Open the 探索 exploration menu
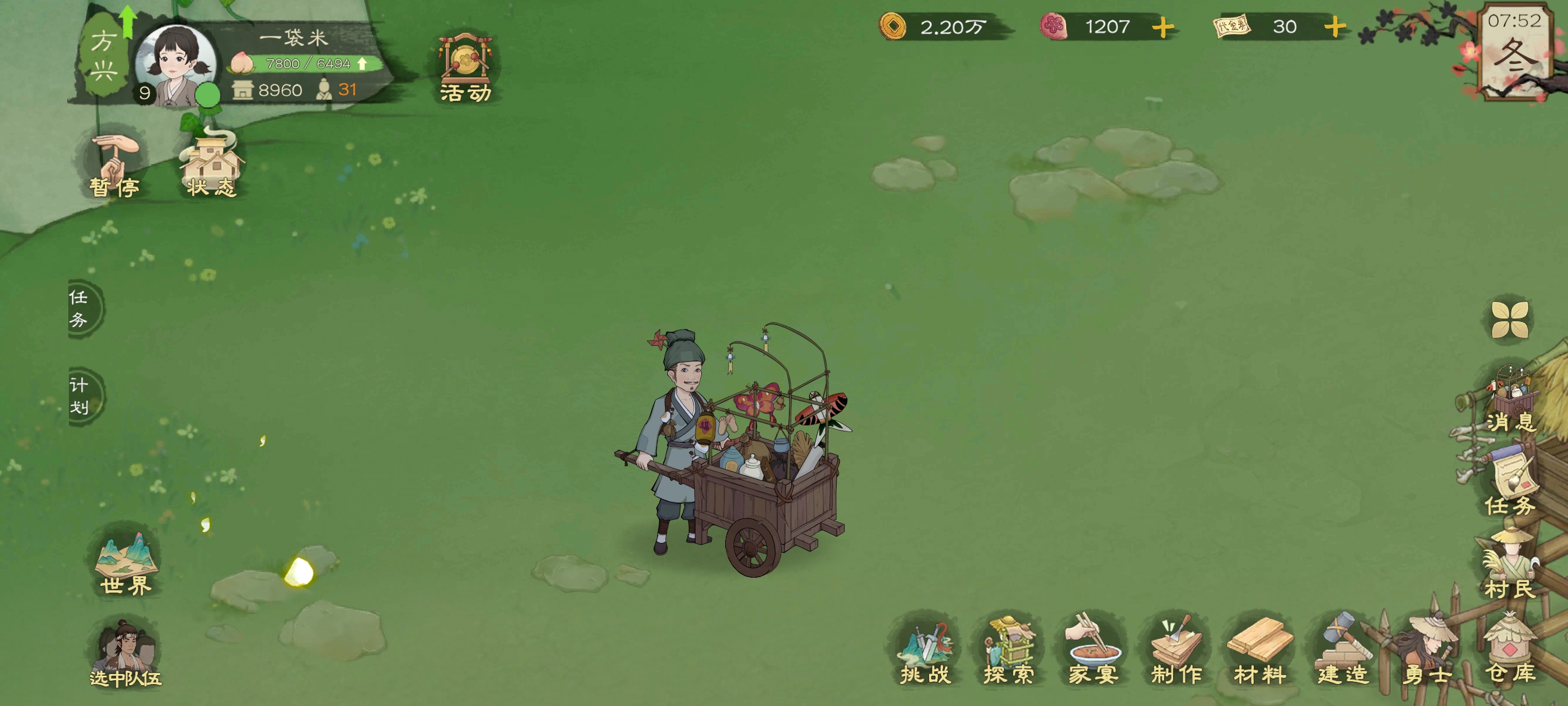This screenshot has height=706, width=1568. click(1009, 651)
